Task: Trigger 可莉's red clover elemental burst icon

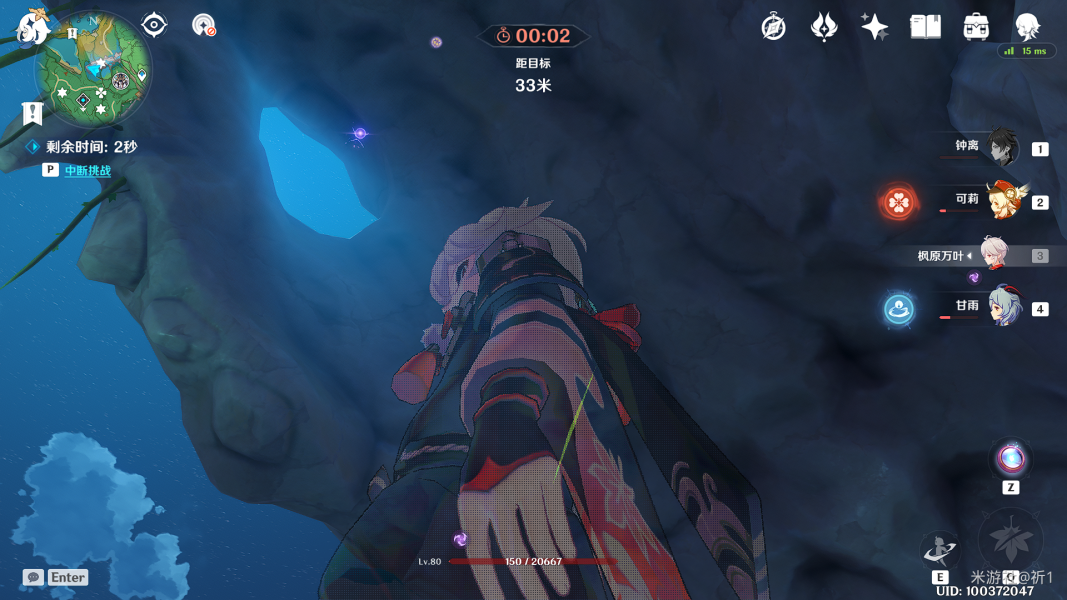Action: coord(898,202)
